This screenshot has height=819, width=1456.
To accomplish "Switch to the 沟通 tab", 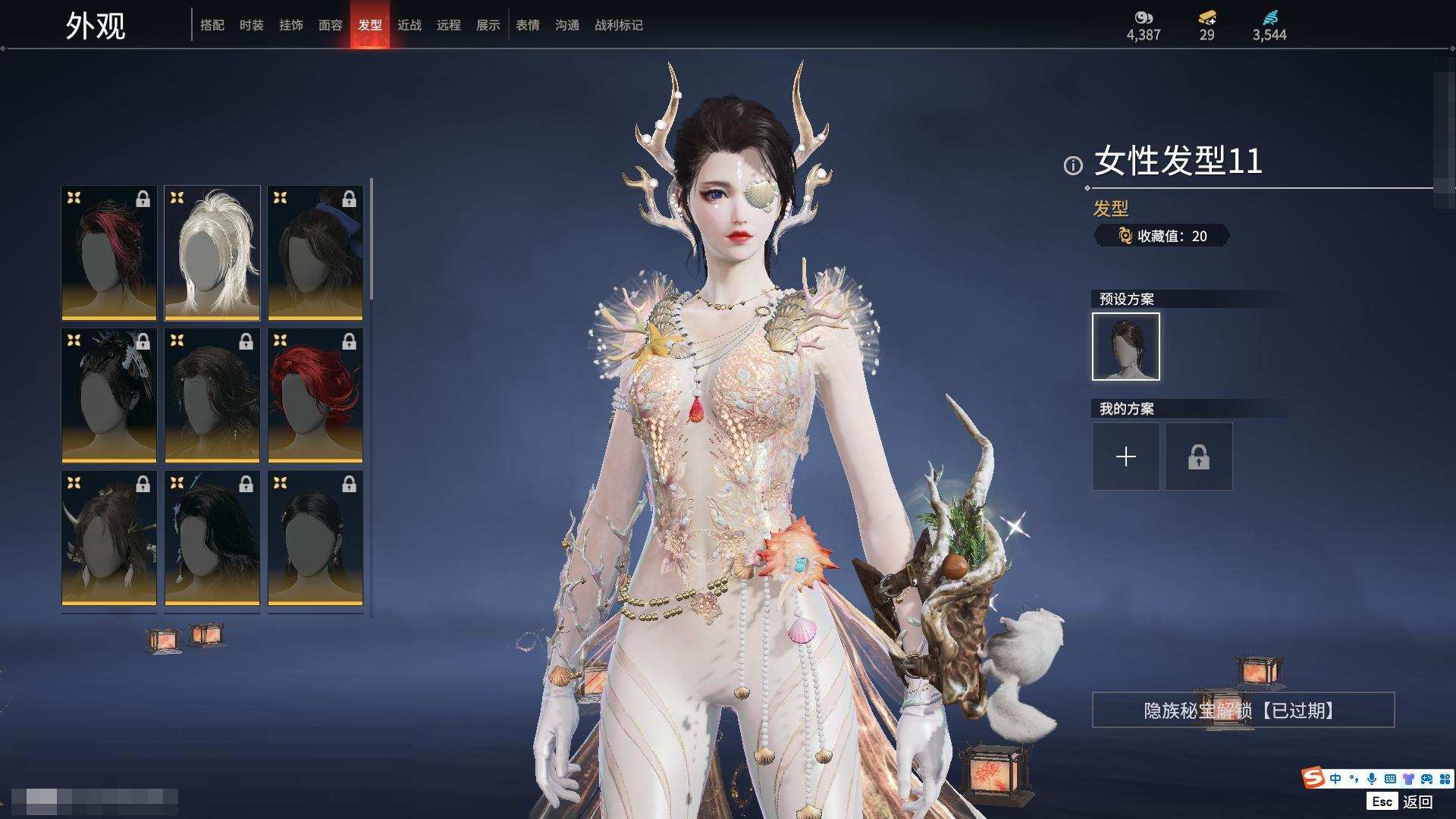I will [567, 25].
